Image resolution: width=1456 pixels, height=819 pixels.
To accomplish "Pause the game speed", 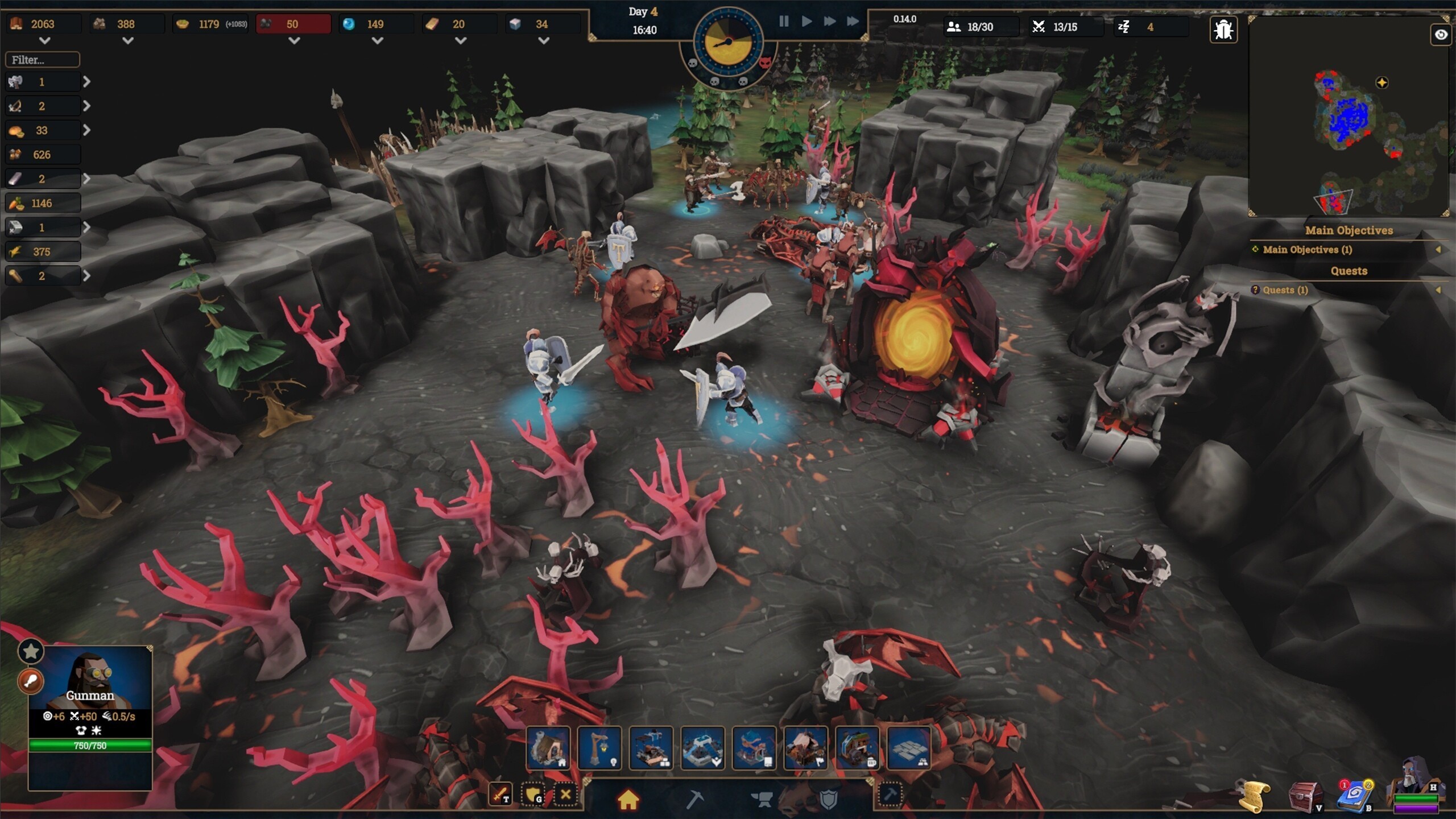I will 784,22.
